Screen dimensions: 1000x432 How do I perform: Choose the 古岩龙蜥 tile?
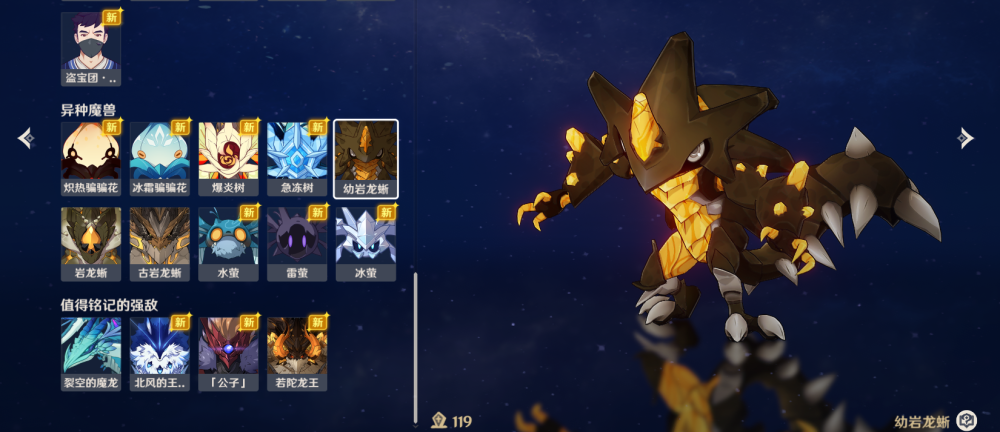tap(160, 243)
